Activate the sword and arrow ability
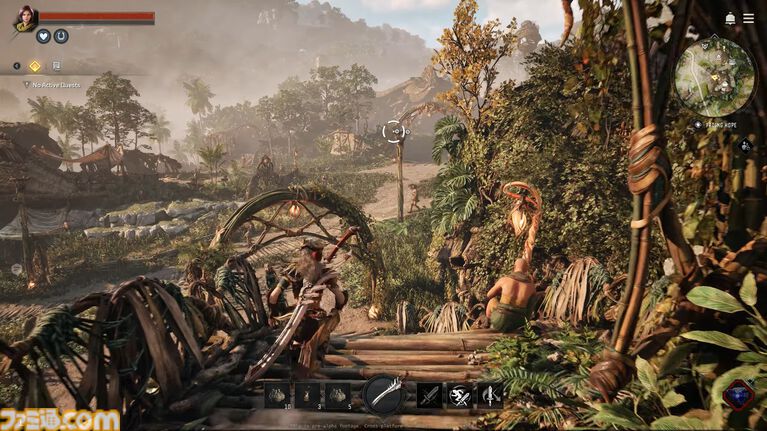The height and width of the screenshot is (431, 767). (x=489, y=395)
